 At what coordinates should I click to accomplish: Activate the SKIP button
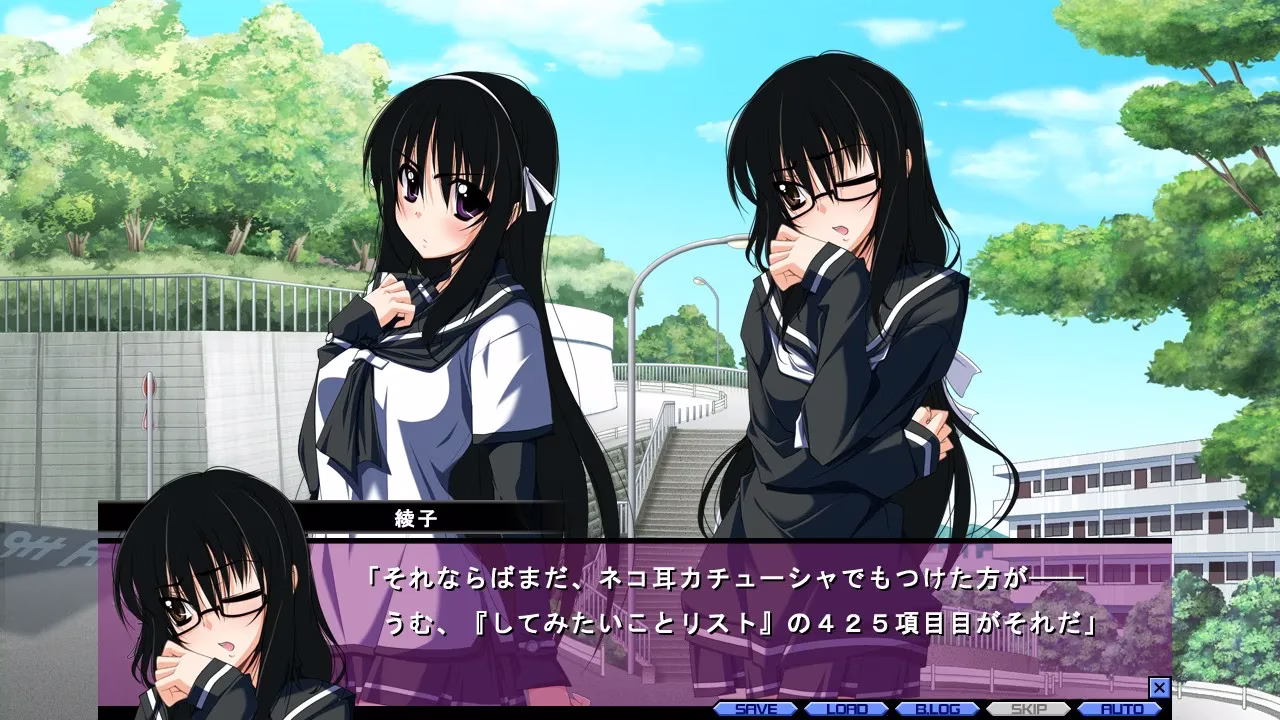click(1028, 709)
